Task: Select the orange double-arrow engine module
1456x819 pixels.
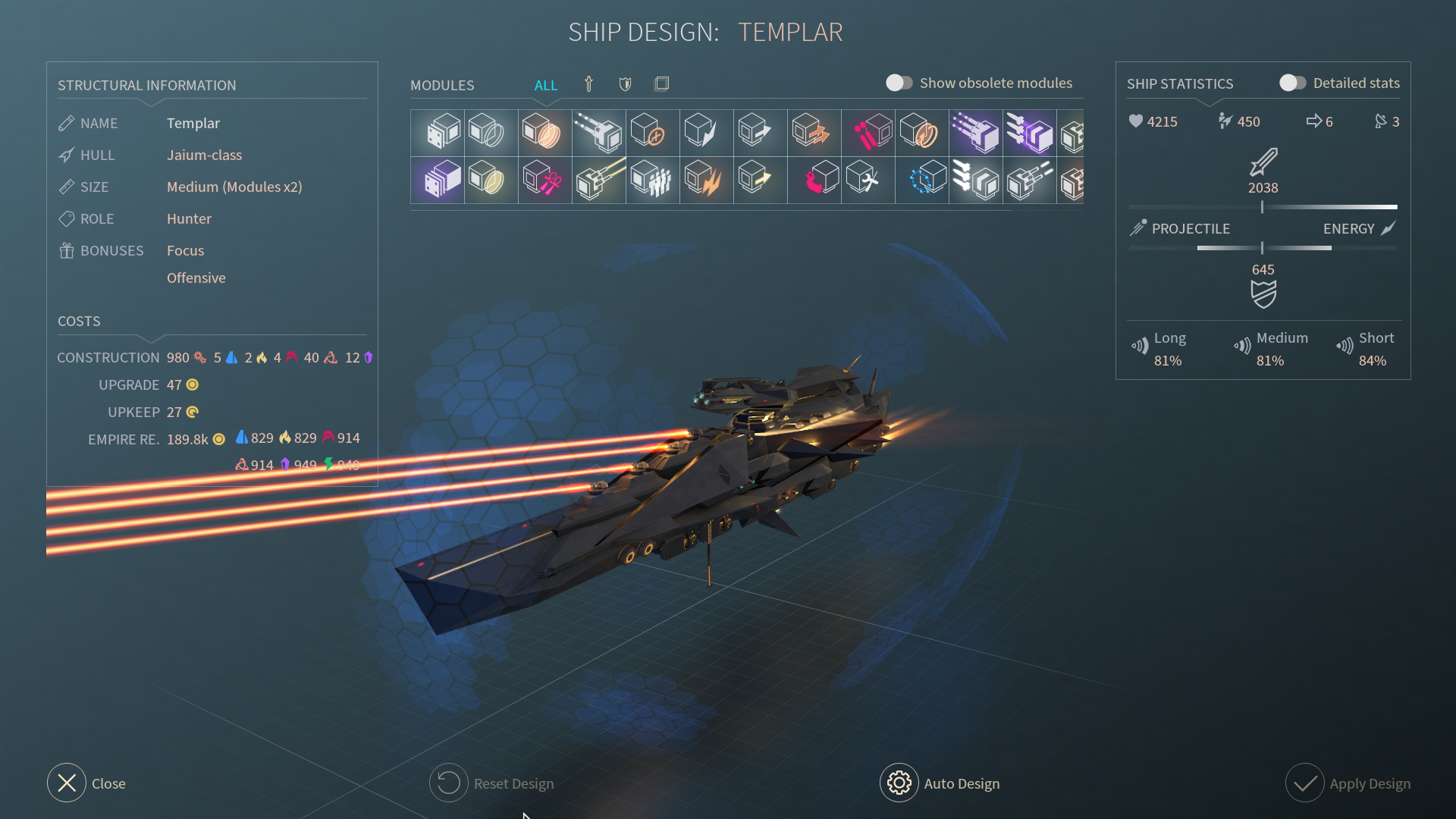Action: pyautogui.click(x=814, y=132)
